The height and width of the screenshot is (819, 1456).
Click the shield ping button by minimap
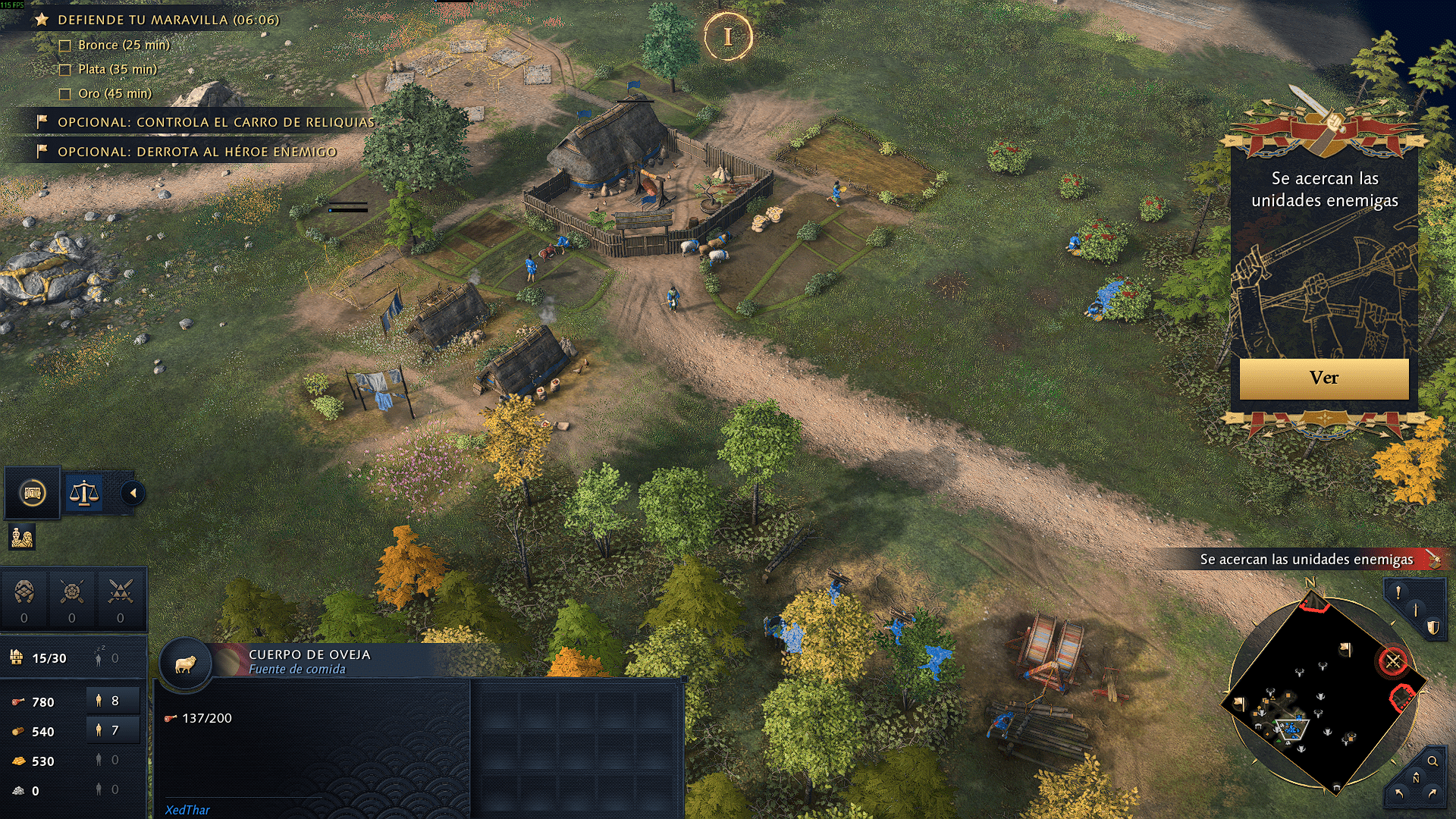(x=1432, y=628)
